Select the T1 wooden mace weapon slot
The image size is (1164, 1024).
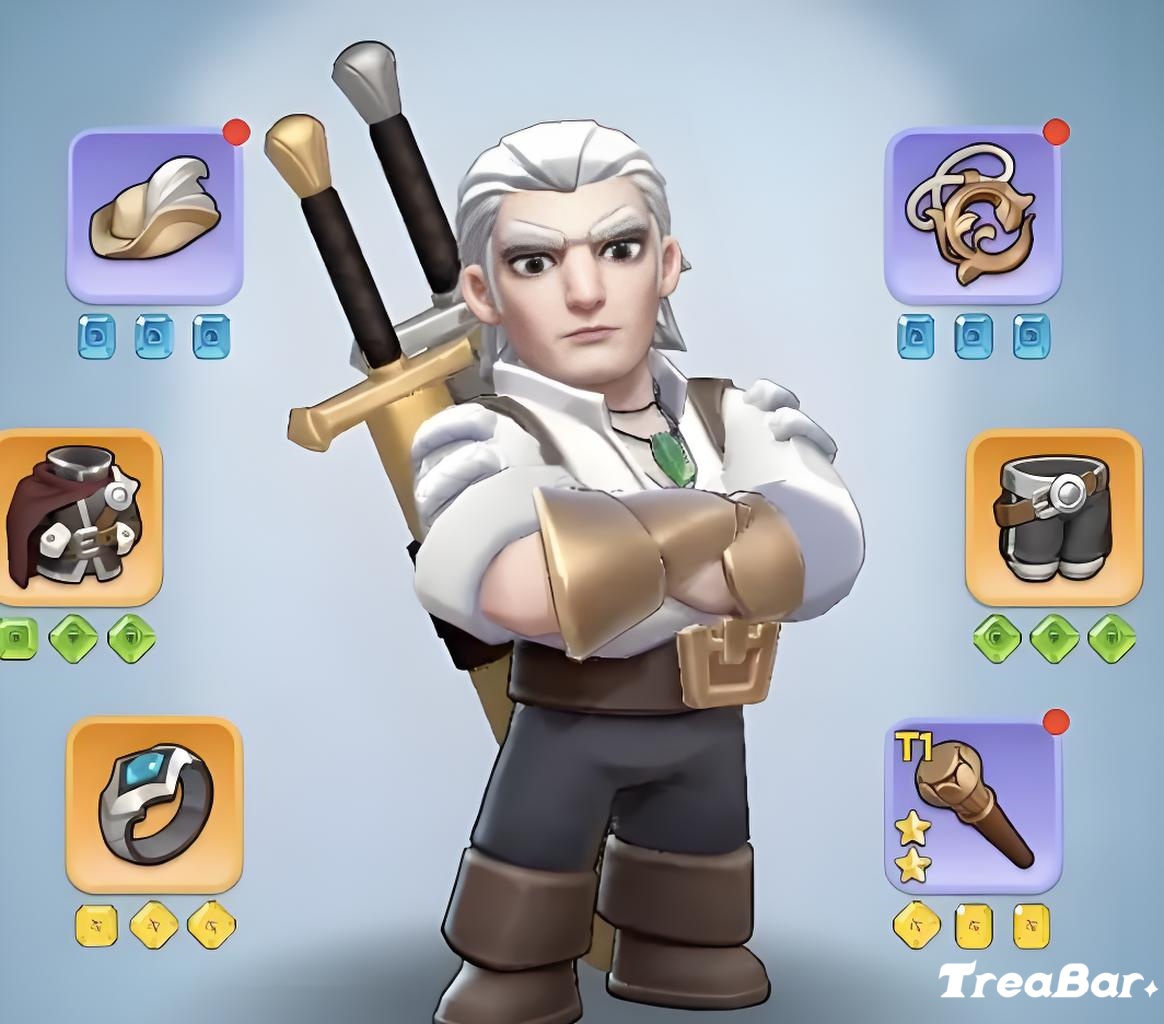[972, 806]
